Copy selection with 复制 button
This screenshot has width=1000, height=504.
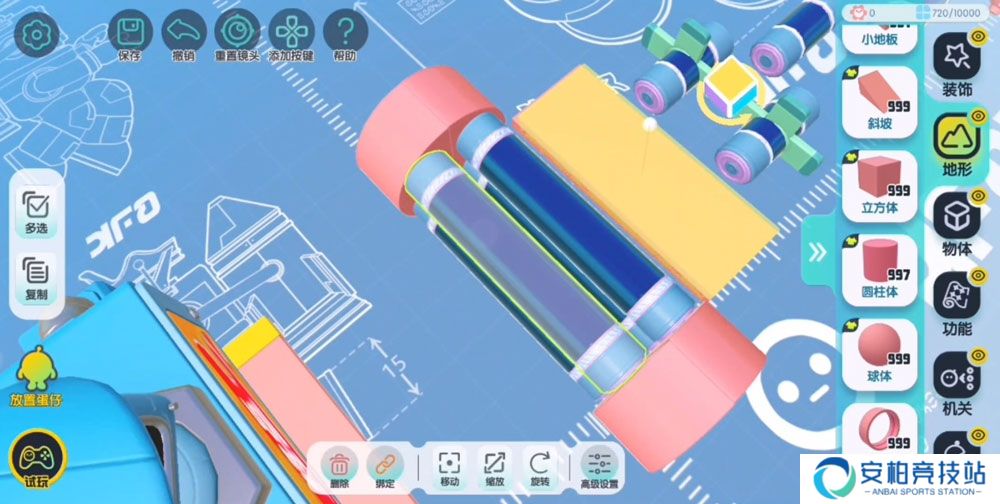point(36,277)
